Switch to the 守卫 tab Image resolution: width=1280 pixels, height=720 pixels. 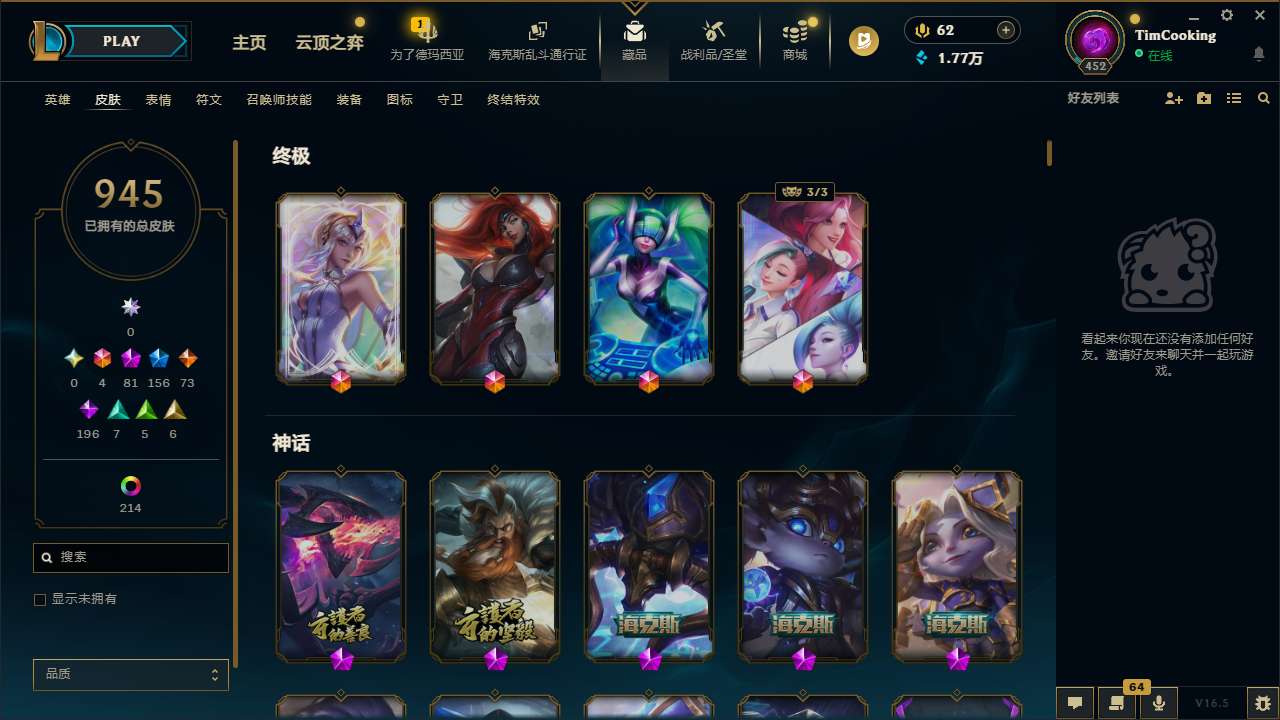click(450, 100)
